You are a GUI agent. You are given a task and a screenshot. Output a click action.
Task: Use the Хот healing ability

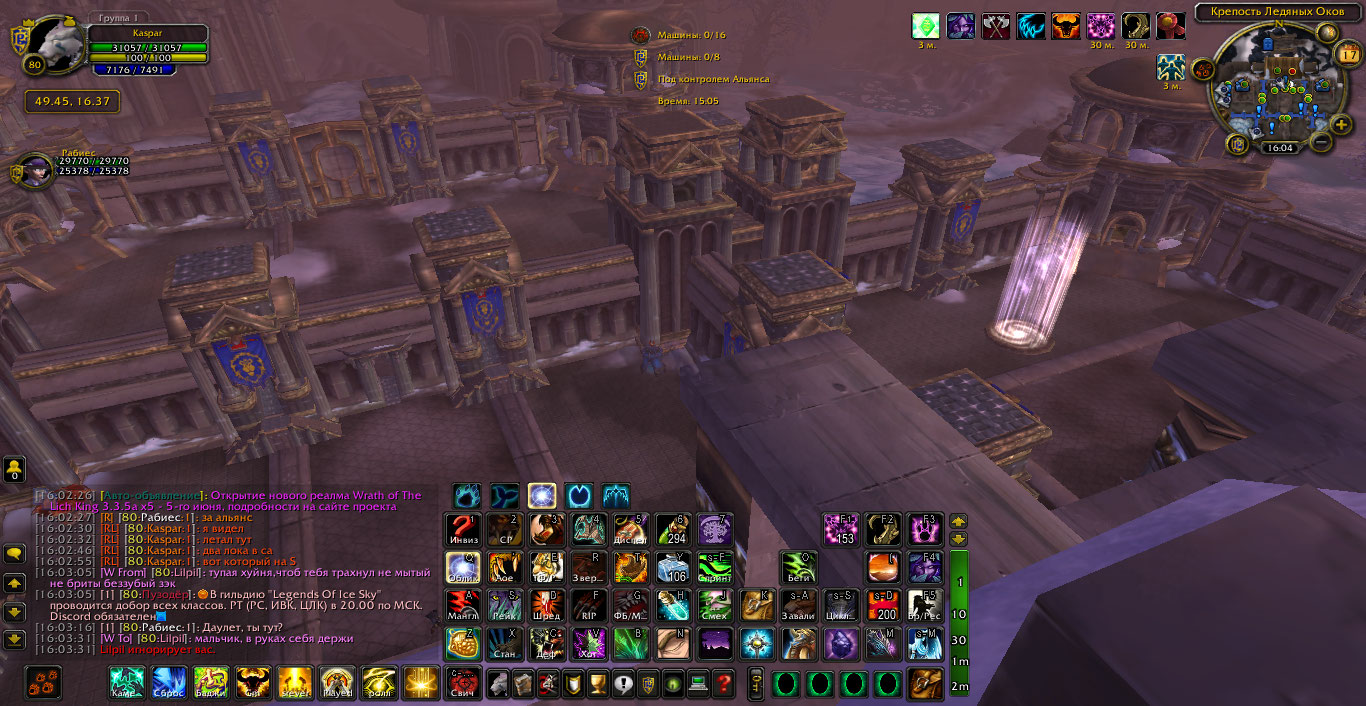click(x=588, y=644)
